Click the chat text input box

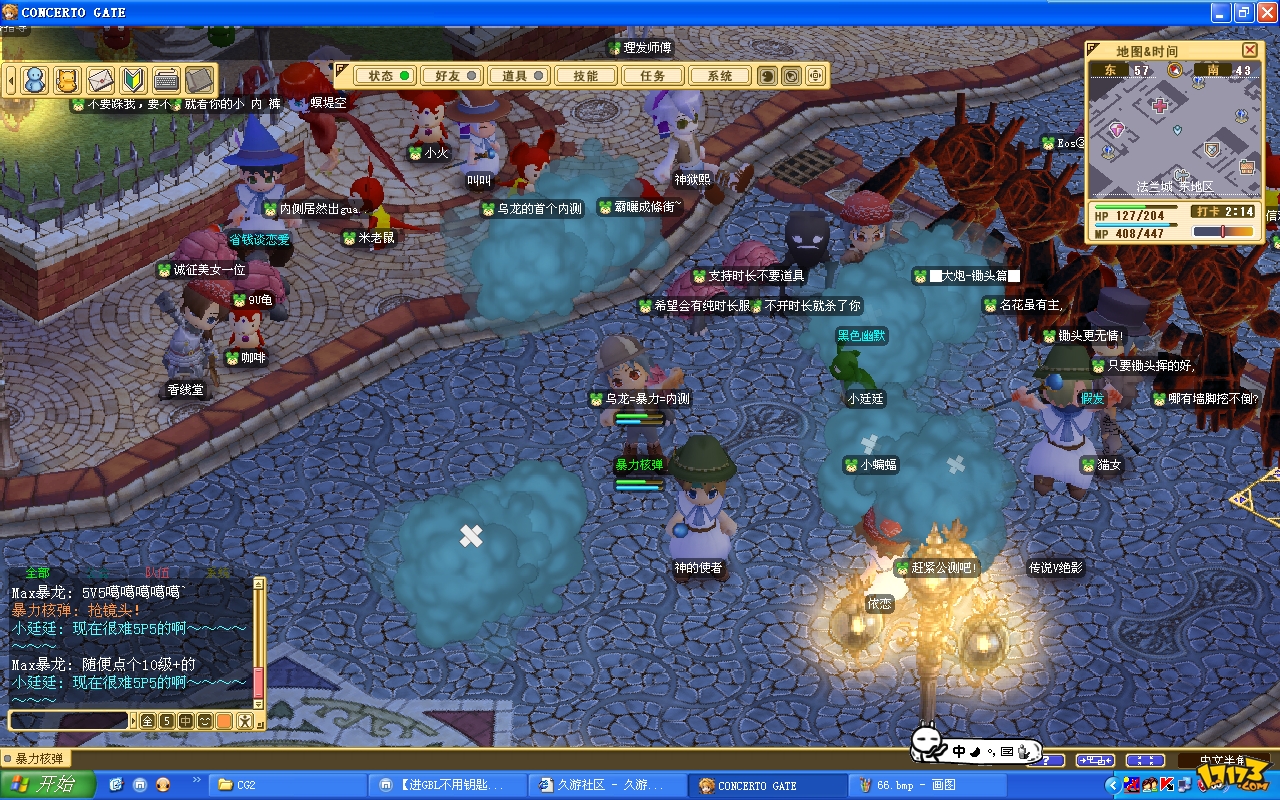pos(68,720)
